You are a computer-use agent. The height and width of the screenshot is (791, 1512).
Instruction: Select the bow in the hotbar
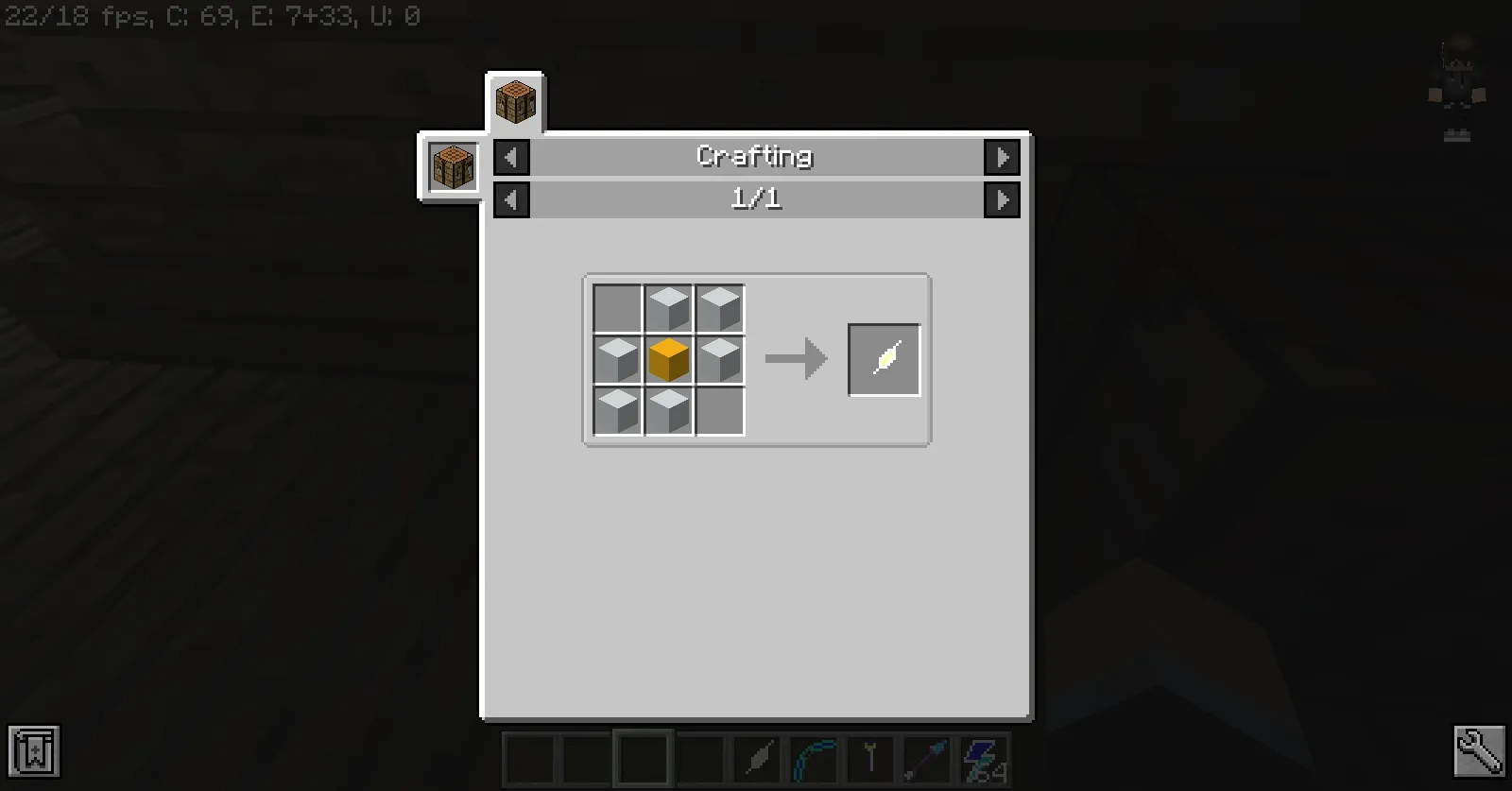[816, 756]
